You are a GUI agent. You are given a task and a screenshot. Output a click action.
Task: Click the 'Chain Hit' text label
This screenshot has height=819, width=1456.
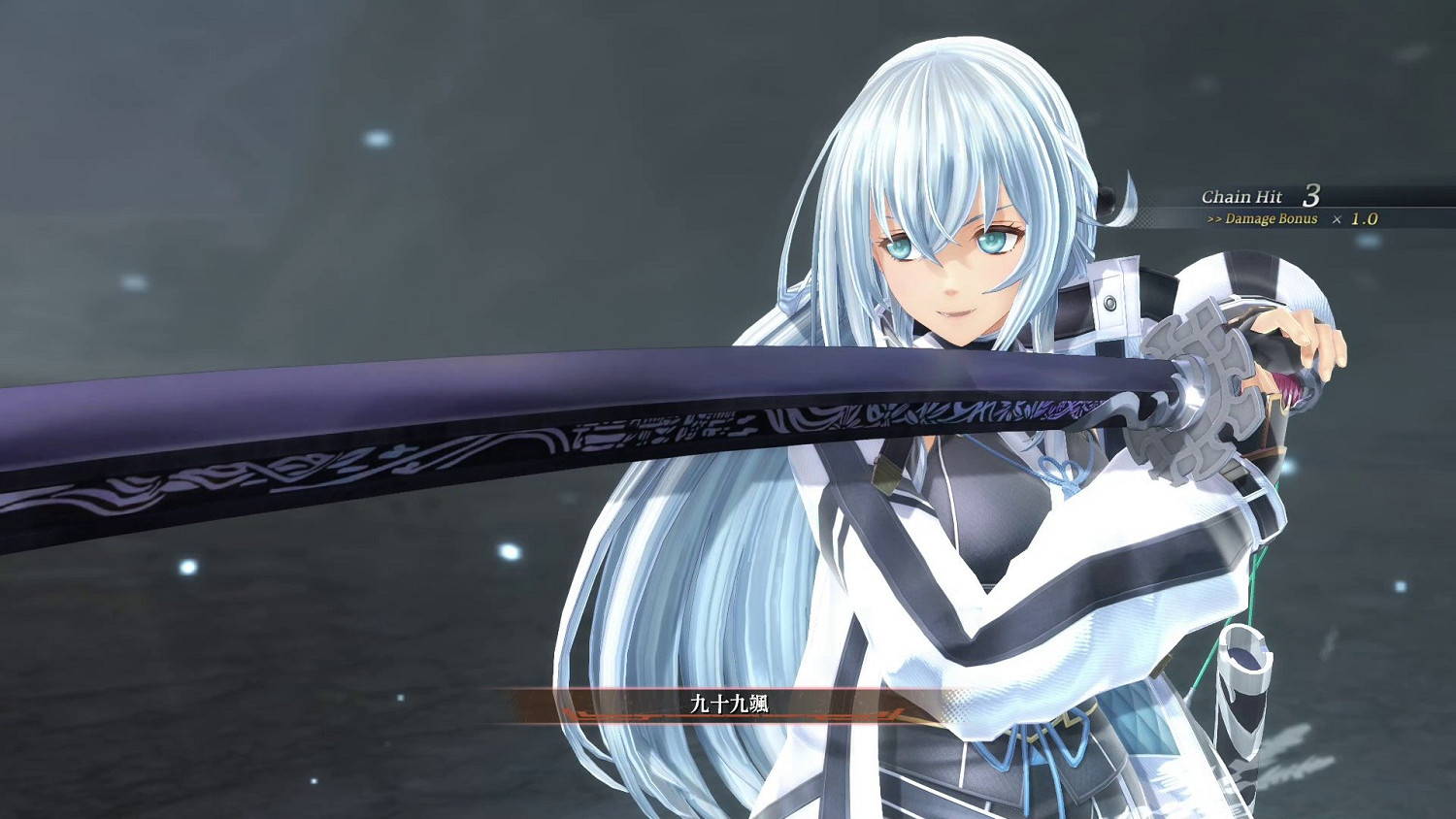[x=1241, y=195]
